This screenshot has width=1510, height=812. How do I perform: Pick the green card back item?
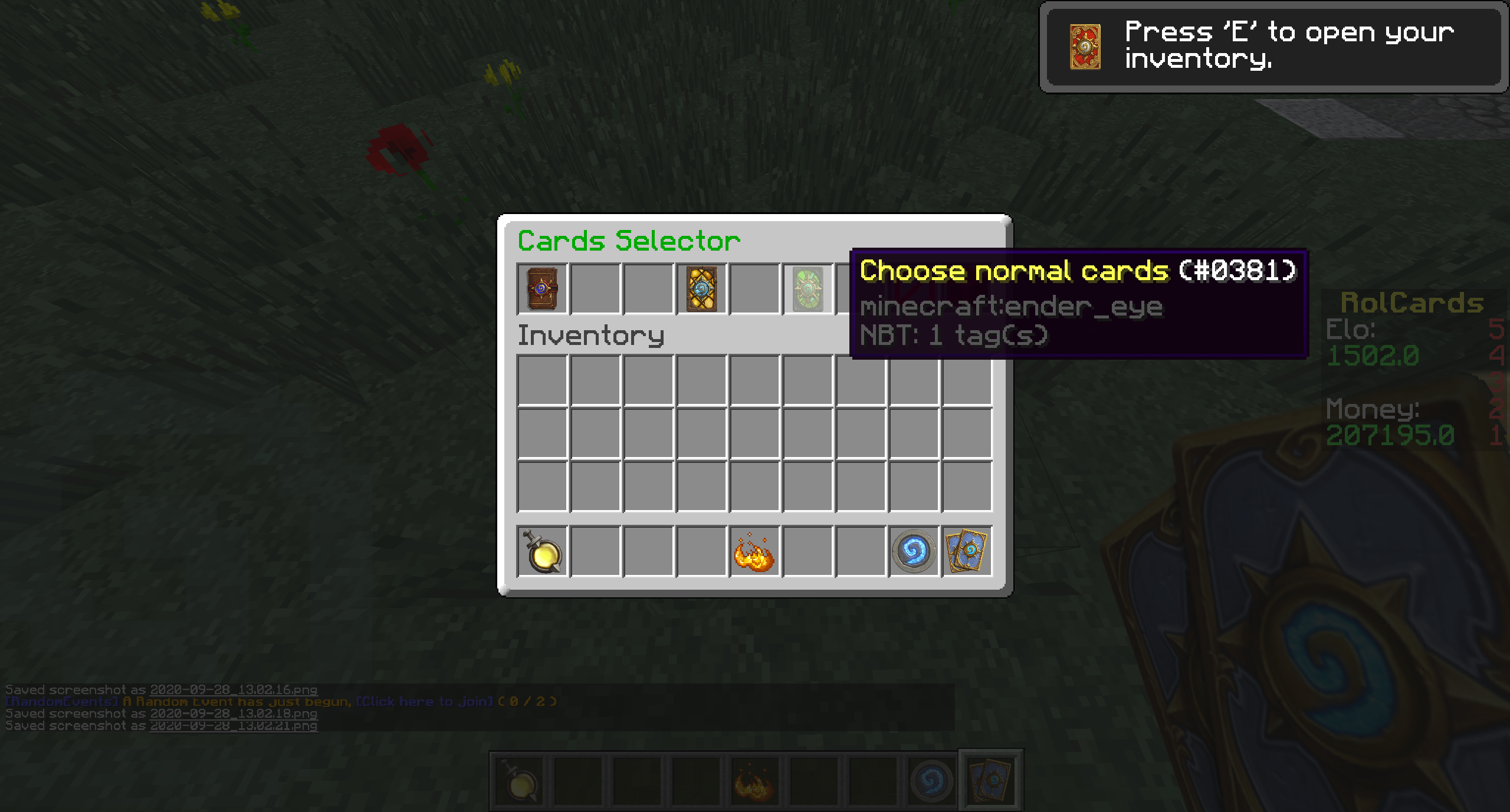point(807,288)
